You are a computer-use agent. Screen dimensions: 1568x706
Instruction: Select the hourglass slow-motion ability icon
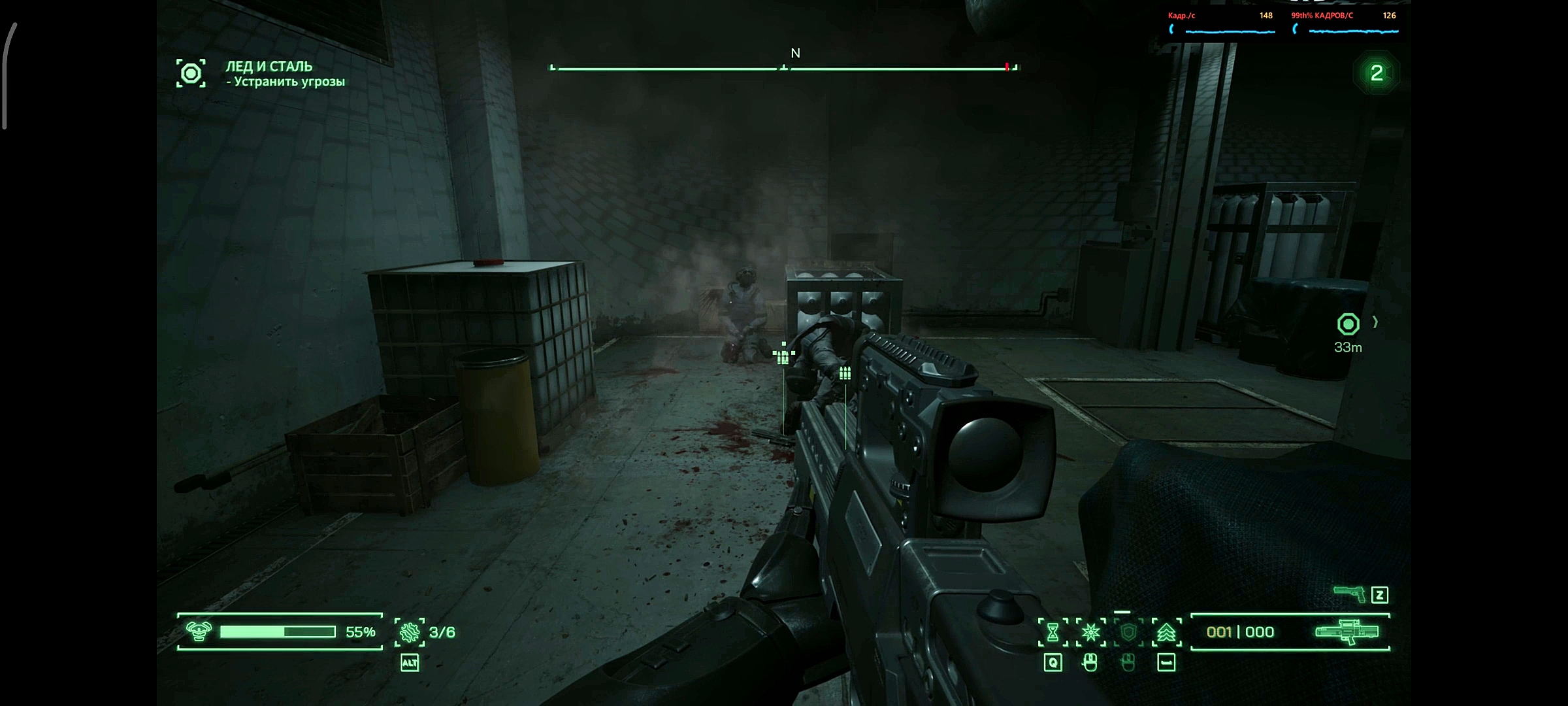point(1053,632)
